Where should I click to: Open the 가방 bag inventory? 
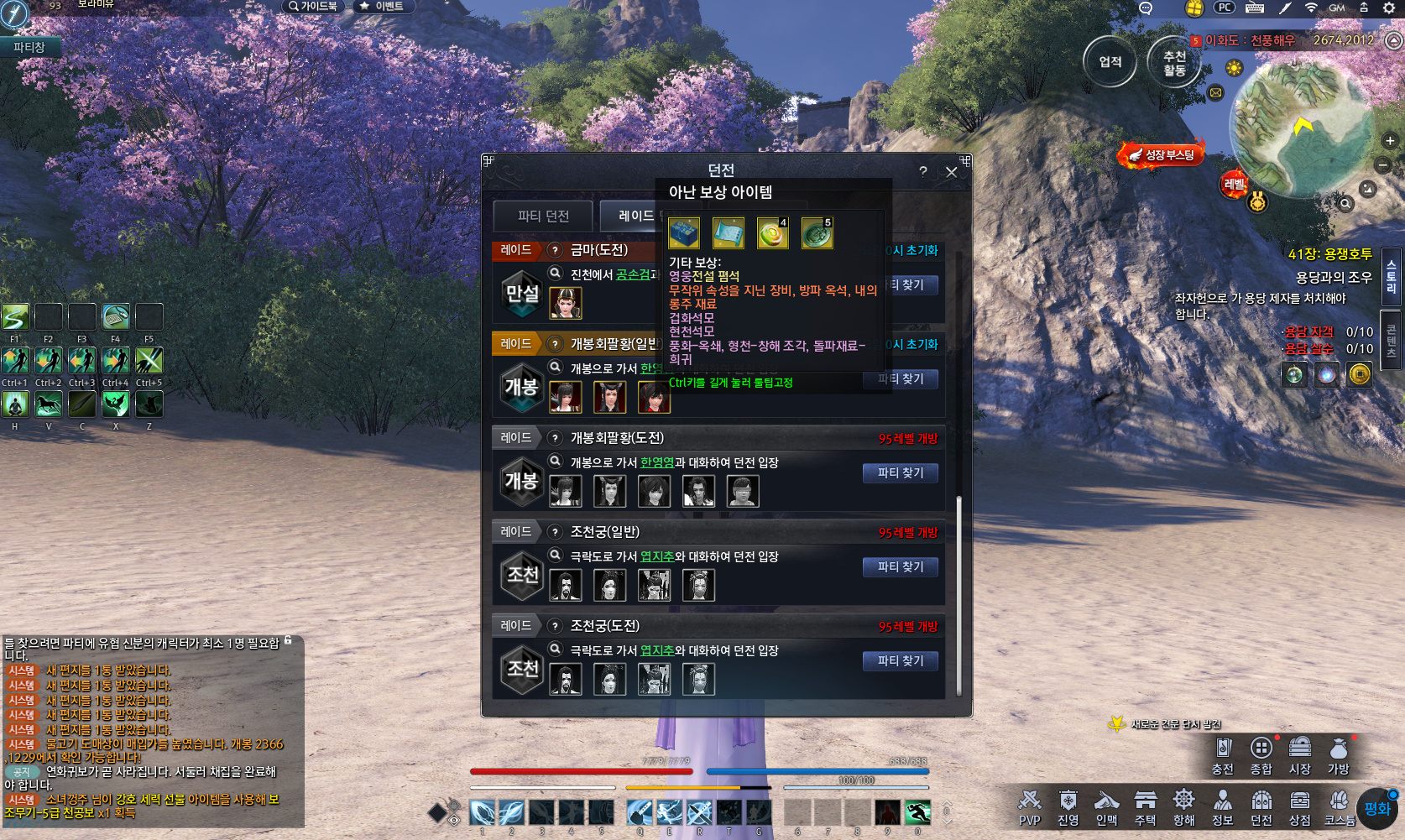1338,755
